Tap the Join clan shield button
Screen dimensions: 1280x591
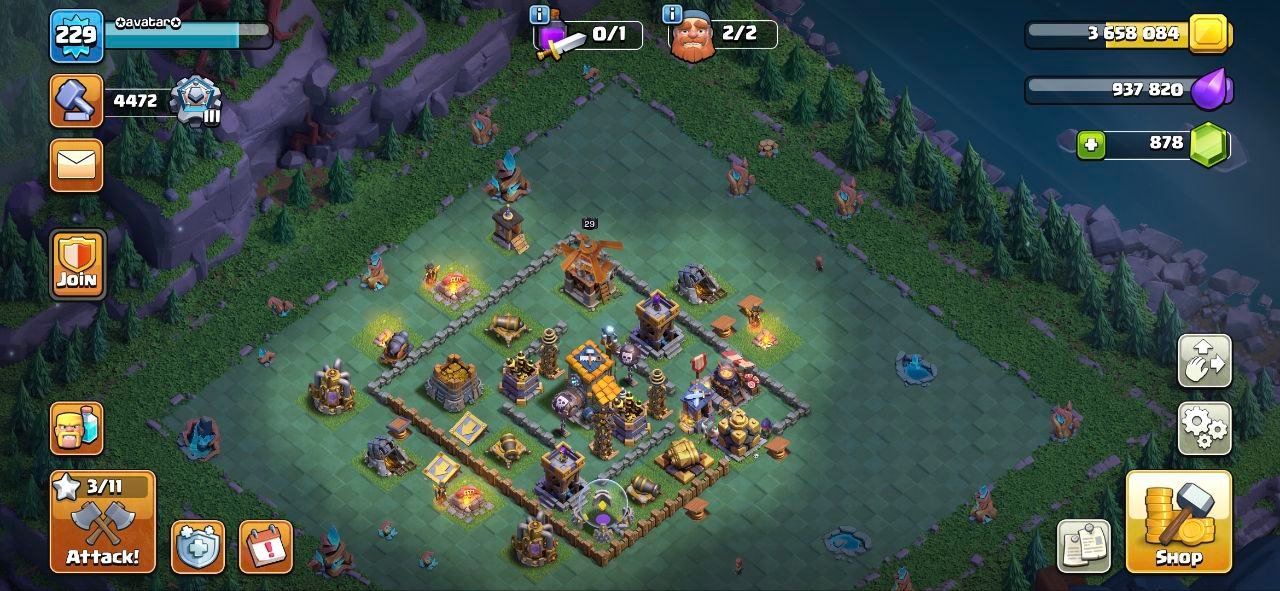(x=77, y=264)
